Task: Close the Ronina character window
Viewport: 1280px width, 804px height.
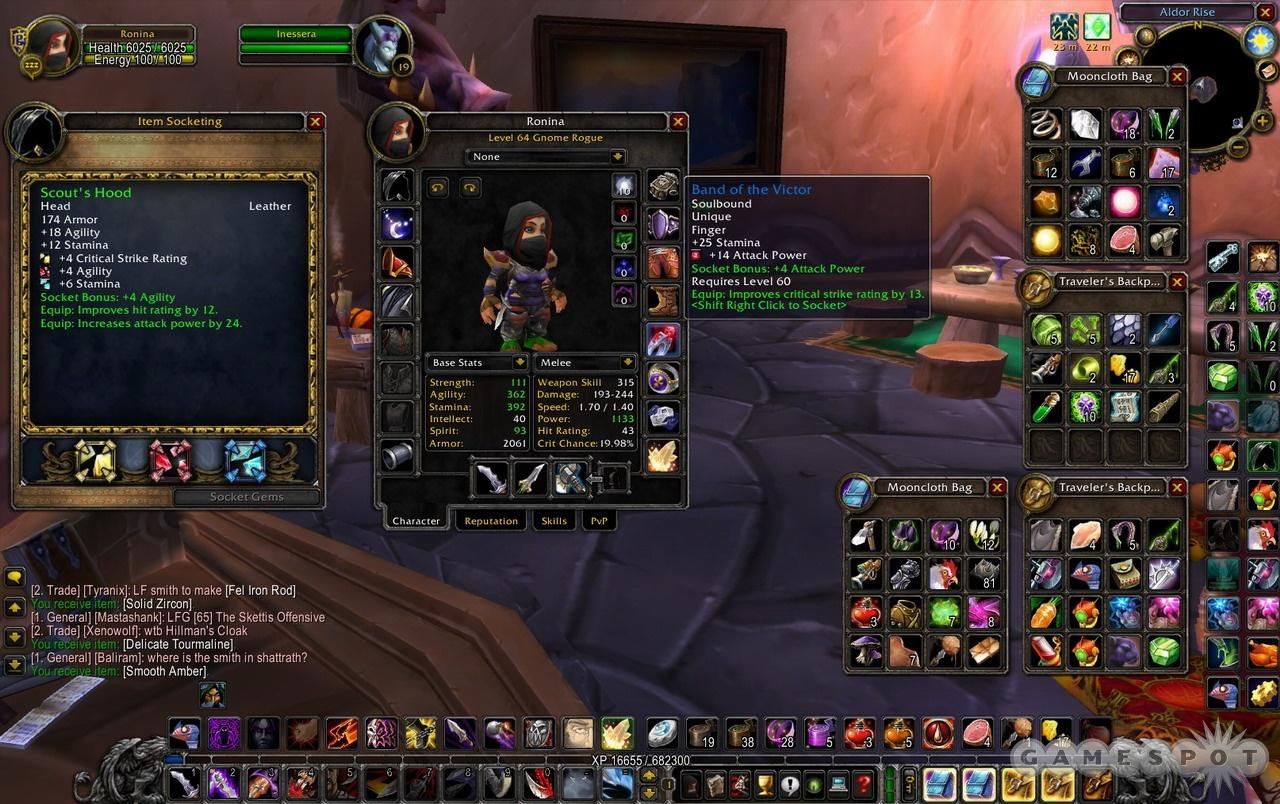Action: [678, 122]
